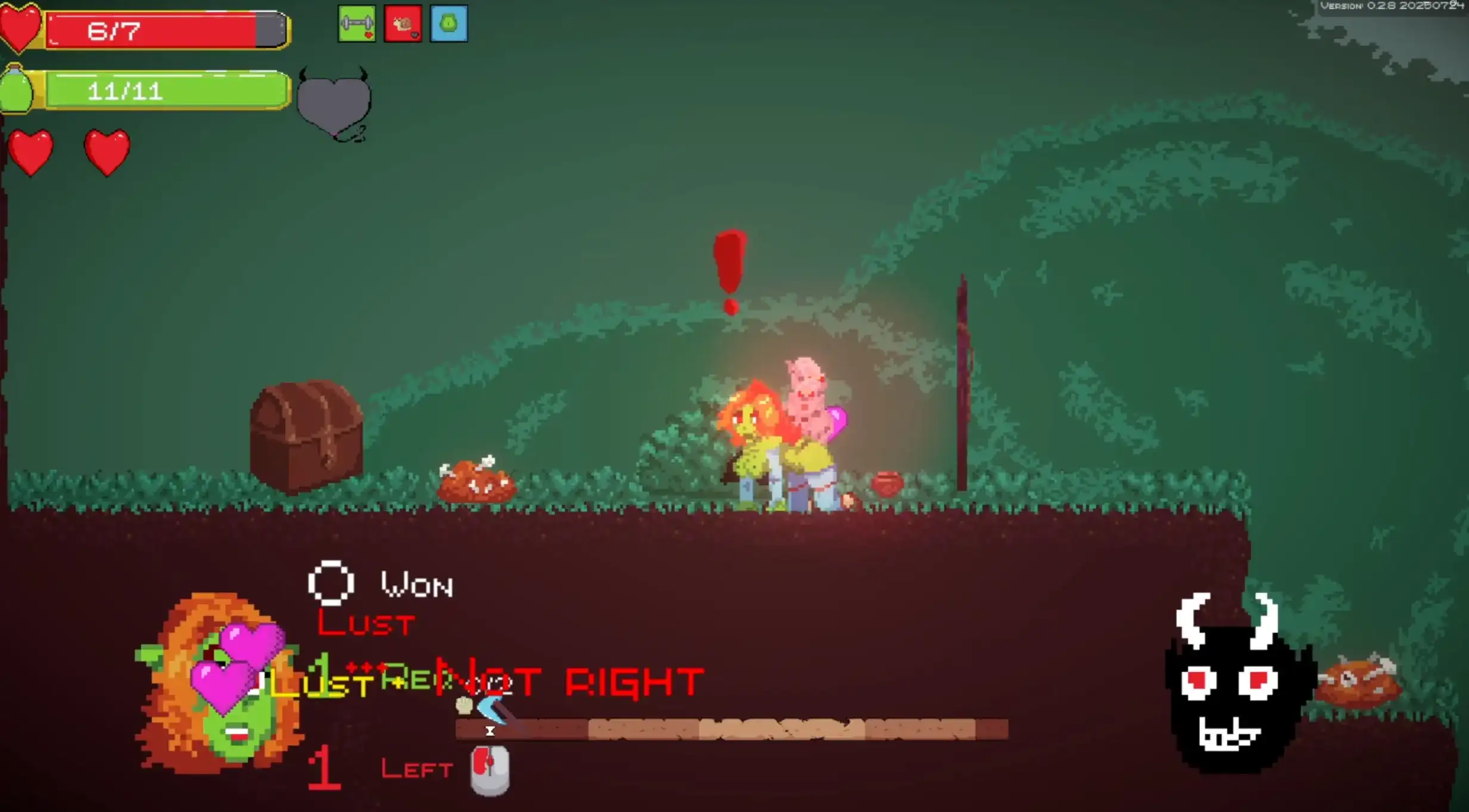Image resolution: width=1469 pixels, height=812 pixels.
Task: Click the white circle next to Won
Action: 331,583
